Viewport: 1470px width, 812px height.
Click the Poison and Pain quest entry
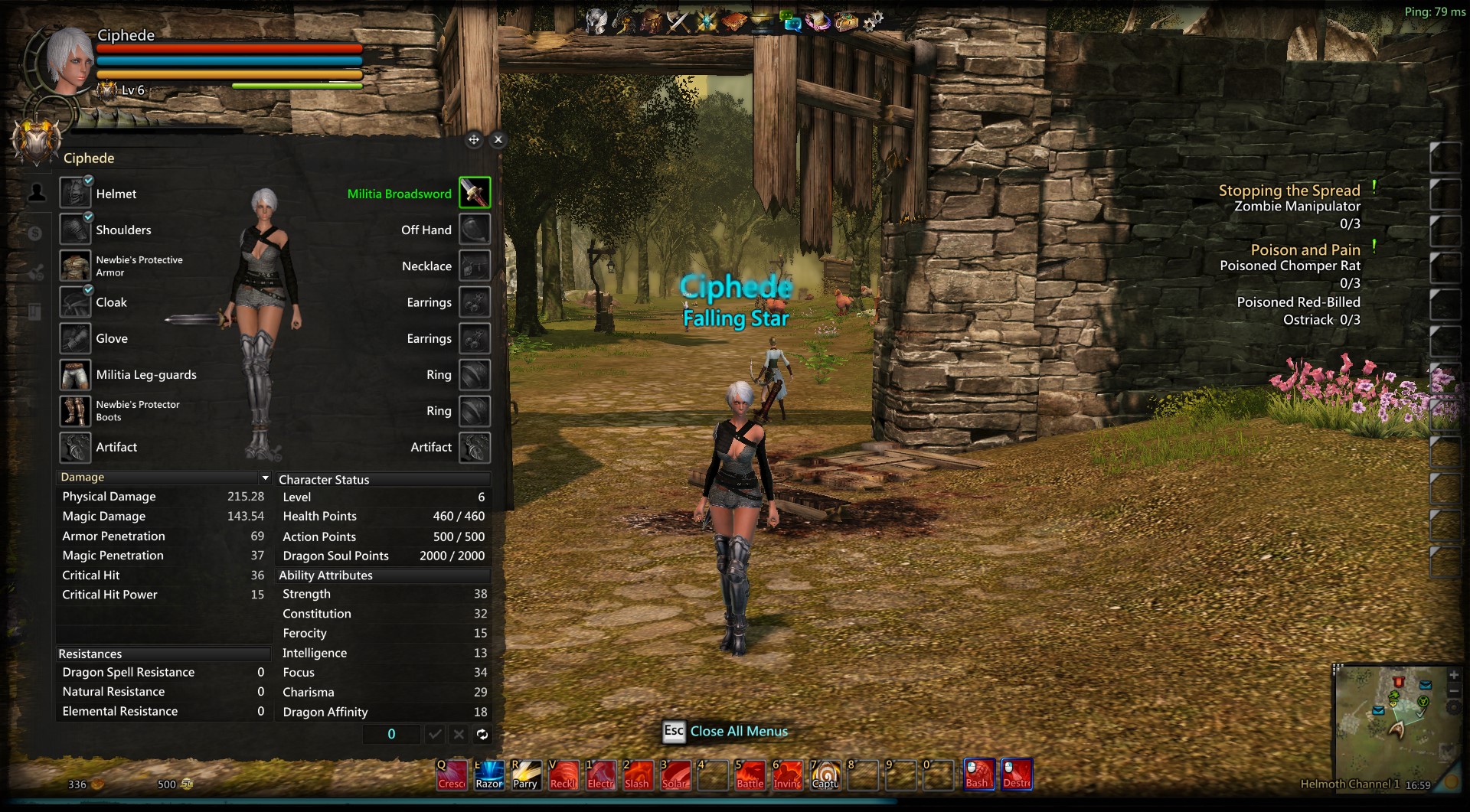click(1305, 250)
